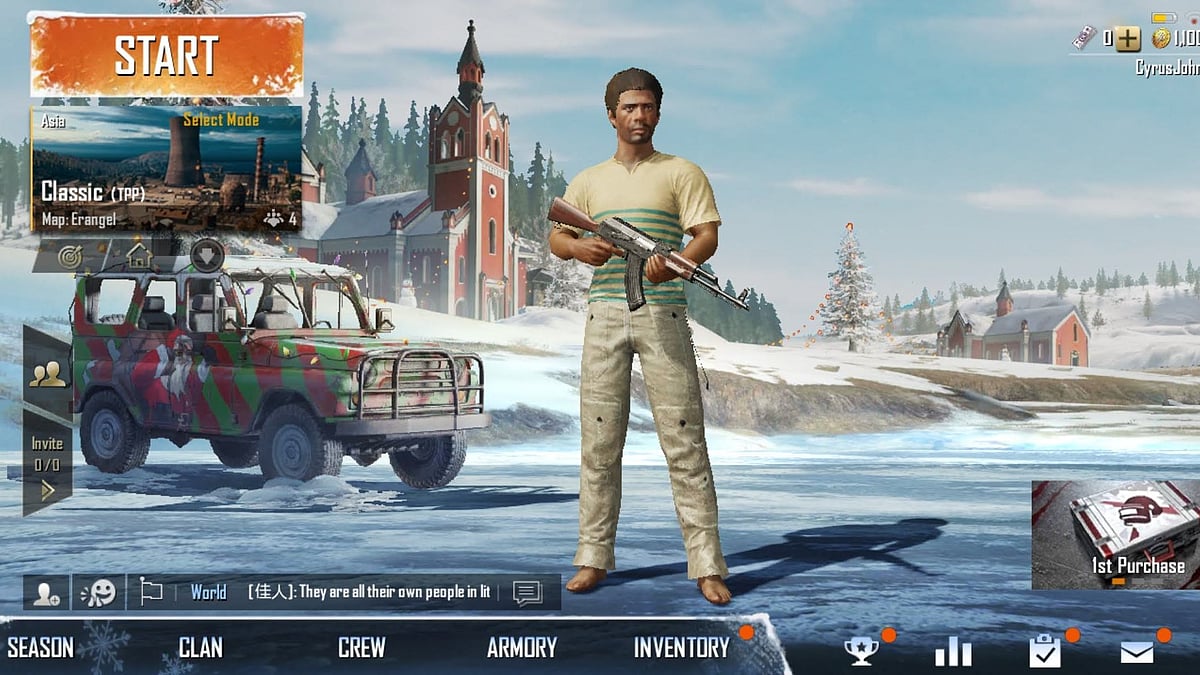Click the house room icon
Viewport: 1200px width, 675px height.
coord(139,256)
